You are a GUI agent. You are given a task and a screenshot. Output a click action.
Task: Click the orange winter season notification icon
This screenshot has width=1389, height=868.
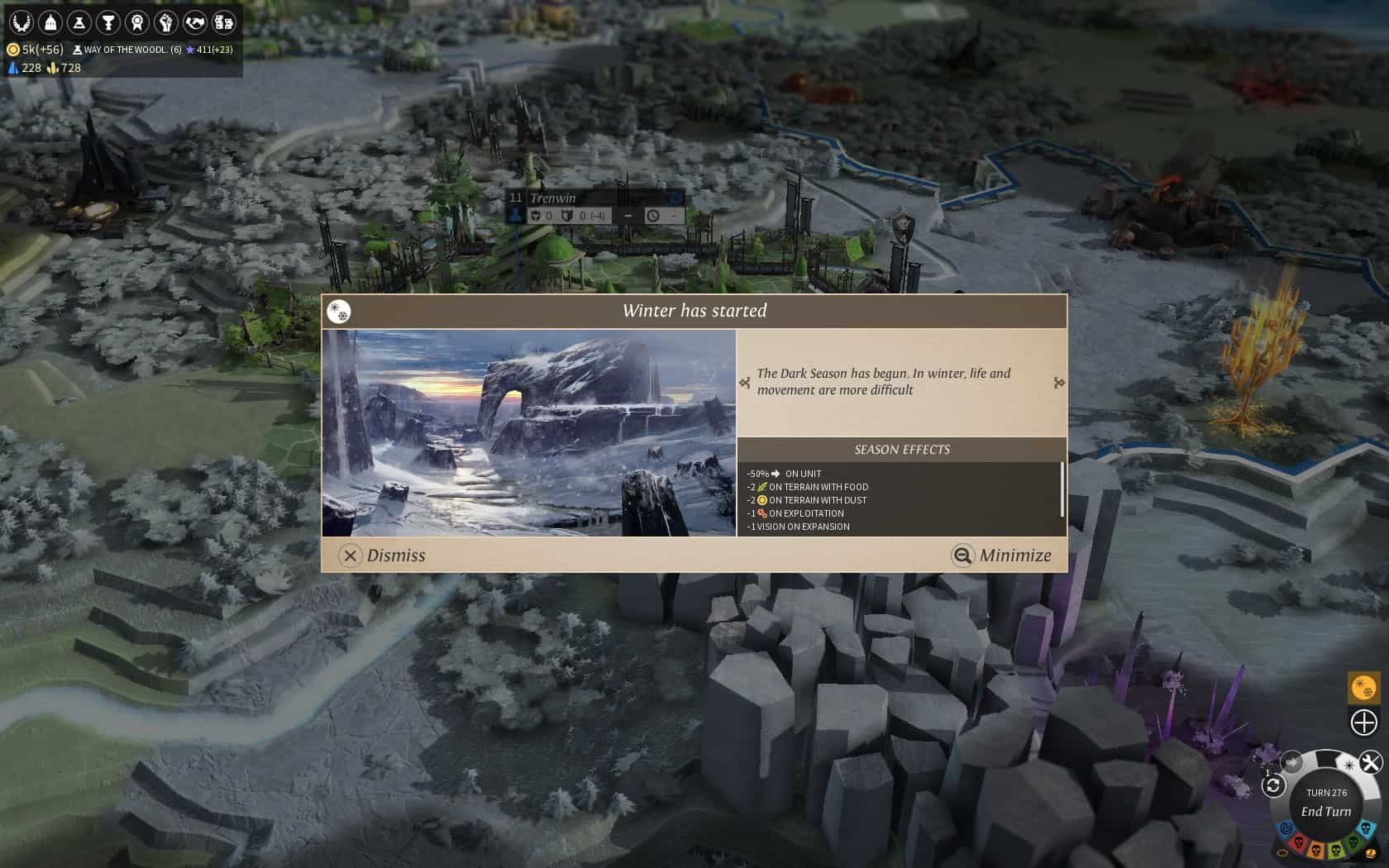(1363, 687)
